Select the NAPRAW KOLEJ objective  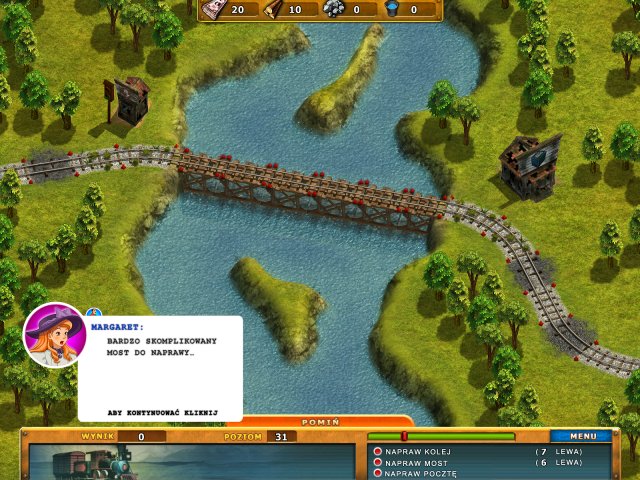pyautogui.click(x=418, y=451)
